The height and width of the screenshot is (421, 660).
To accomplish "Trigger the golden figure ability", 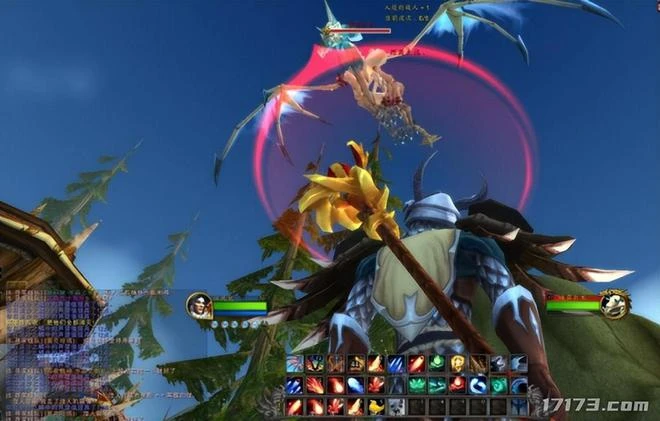I will click(x=458, y=363).
